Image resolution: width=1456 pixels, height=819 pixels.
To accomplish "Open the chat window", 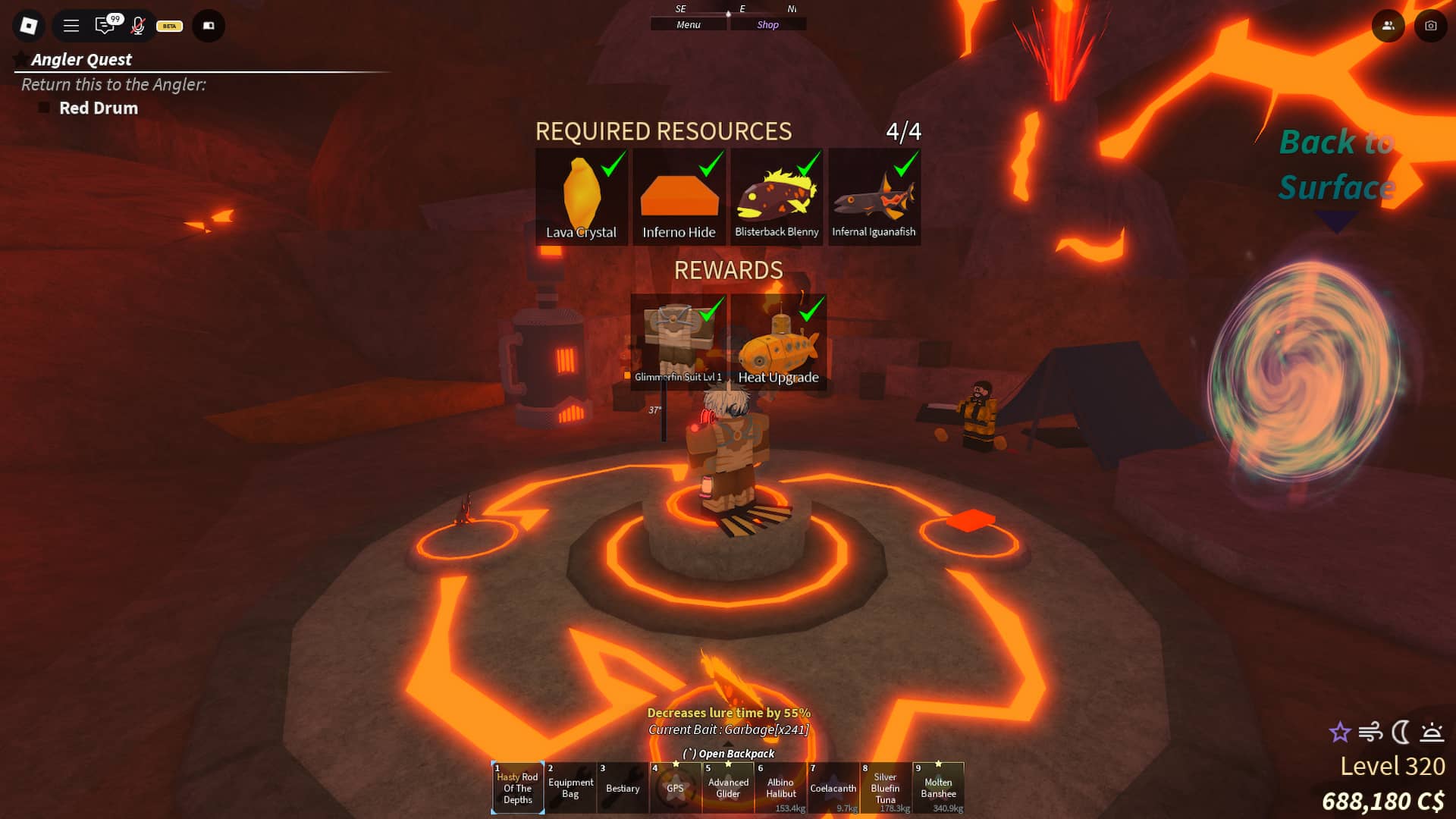I will [x=106, y=25].
